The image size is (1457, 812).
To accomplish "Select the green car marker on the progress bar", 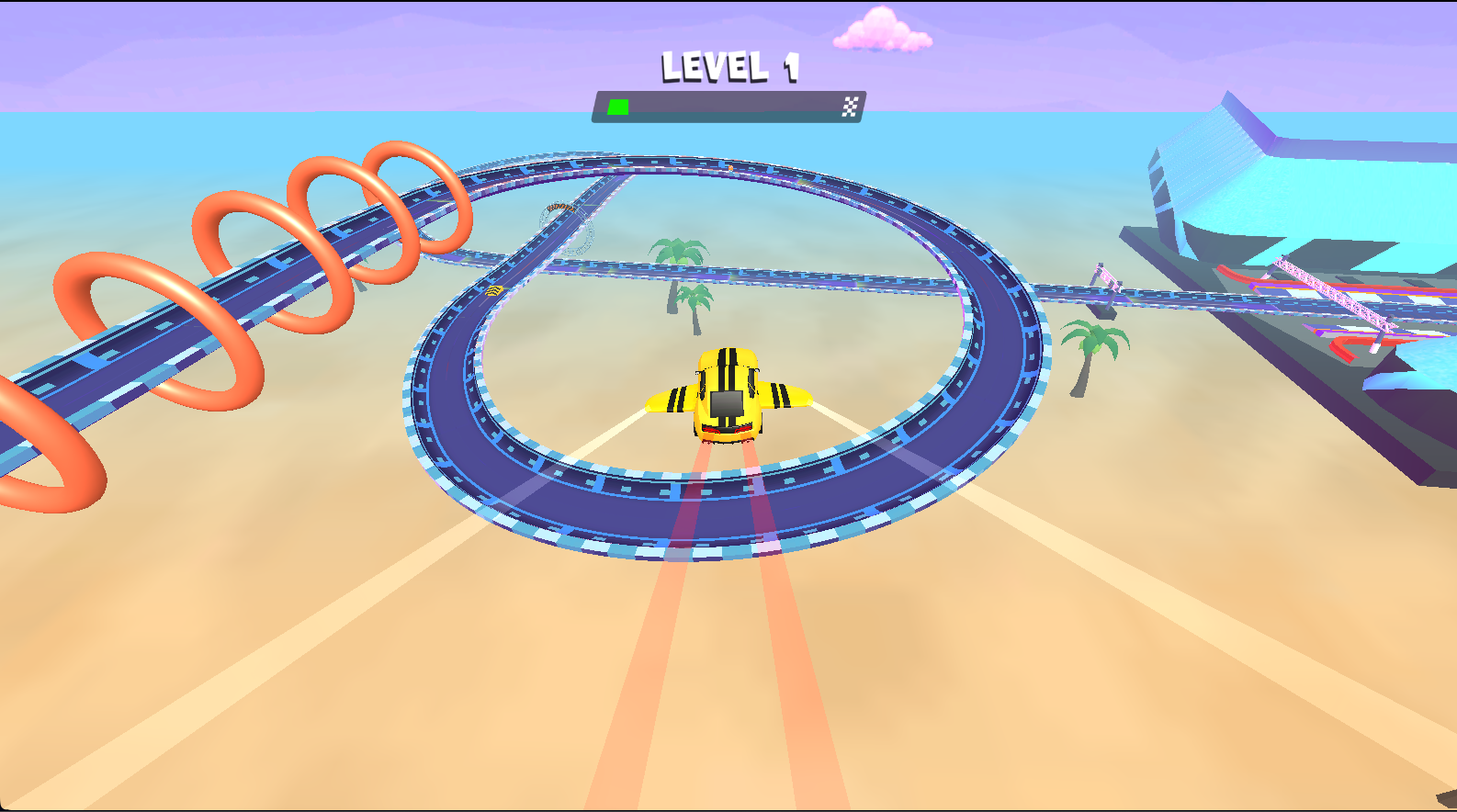I will click(618, 105).
